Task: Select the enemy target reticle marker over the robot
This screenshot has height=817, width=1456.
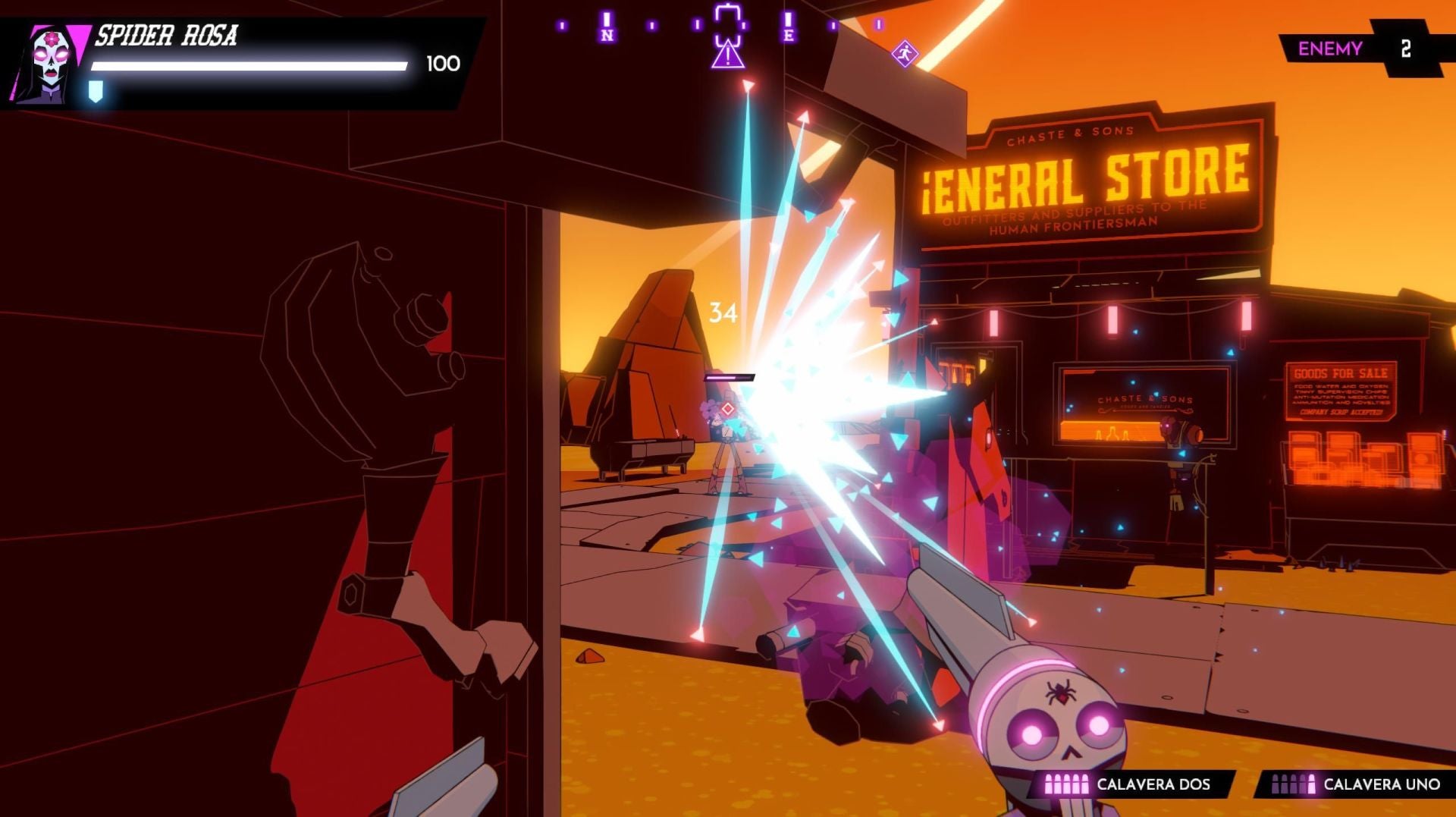Action: (x=728, y=410)
